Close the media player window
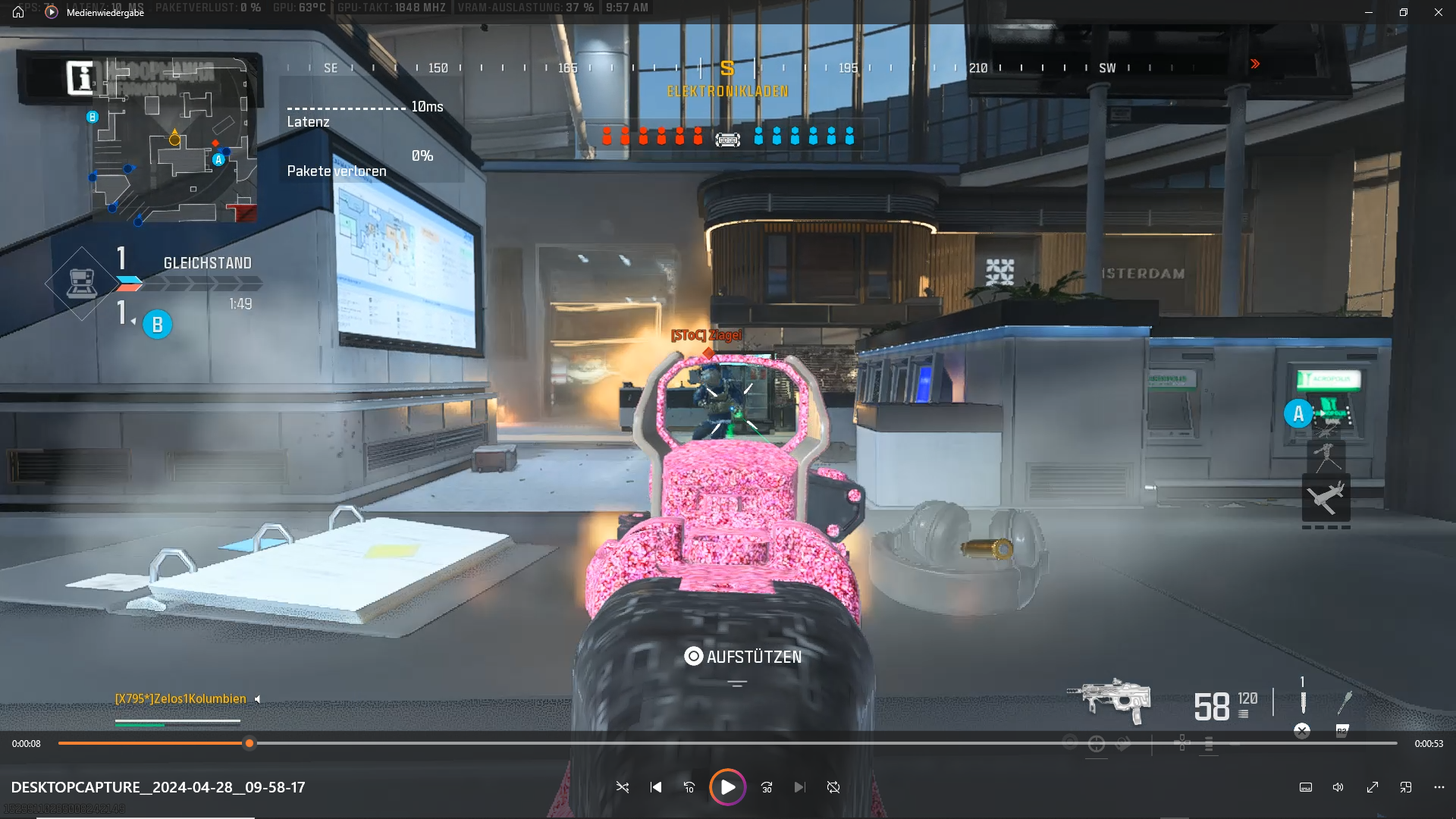 click(1438, 12)
